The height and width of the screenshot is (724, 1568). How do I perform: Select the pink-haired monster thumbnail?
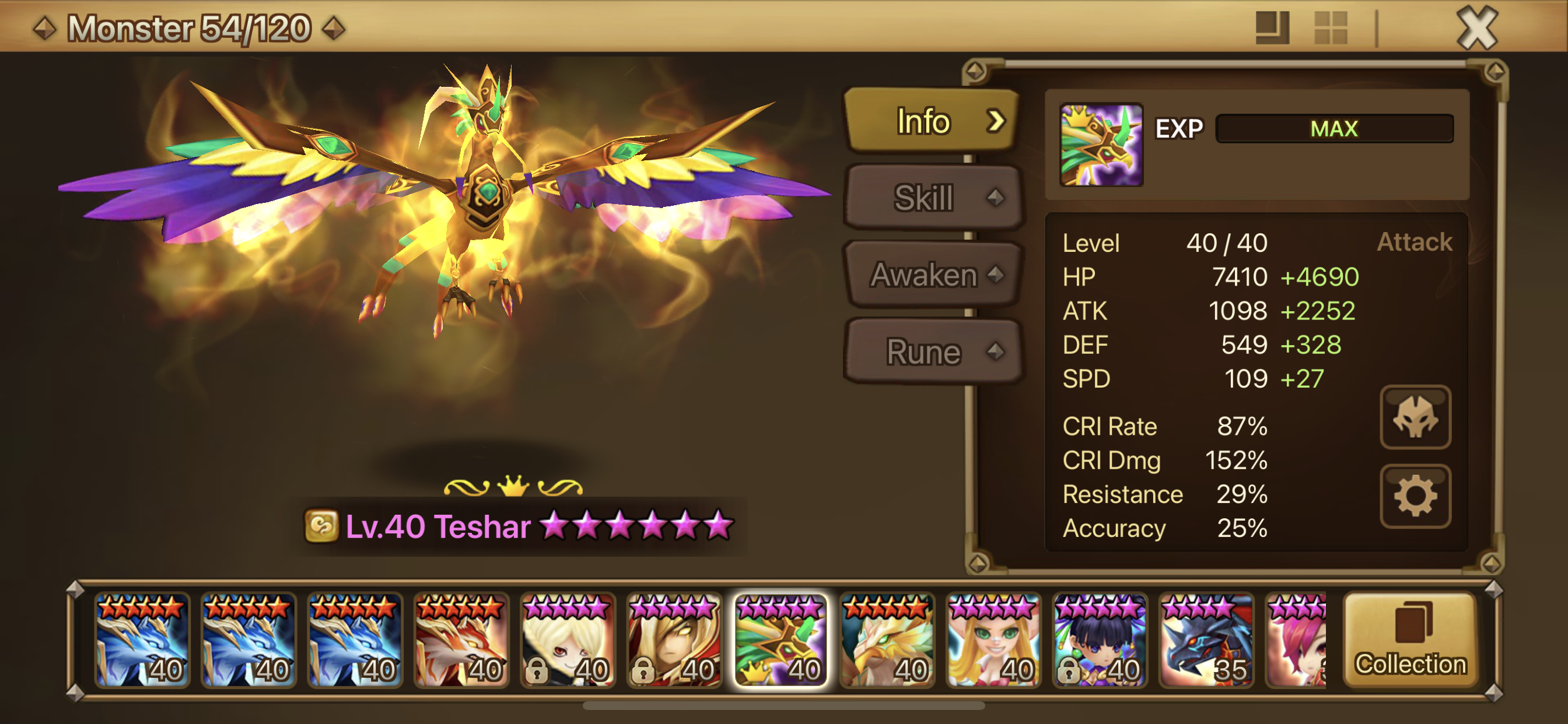(1297, 640)
